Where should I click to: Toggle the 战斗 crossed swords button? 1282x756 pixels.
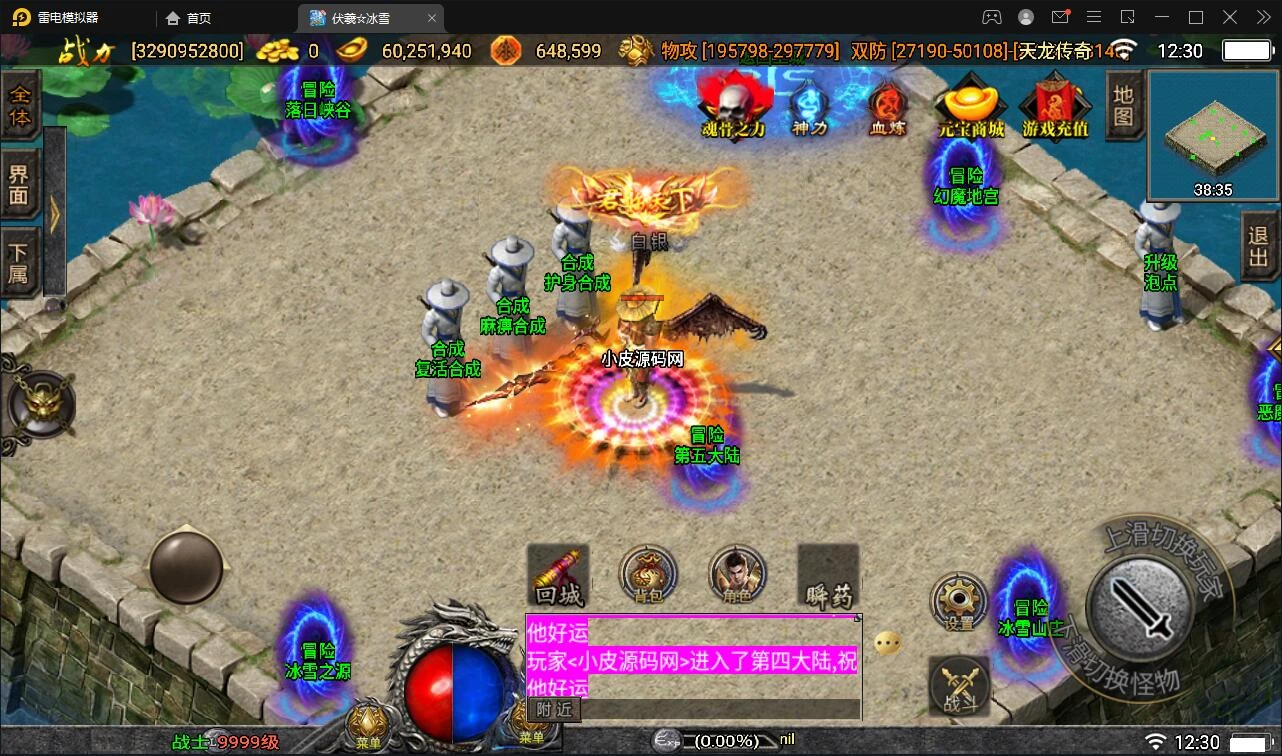(x=960, y=686)
